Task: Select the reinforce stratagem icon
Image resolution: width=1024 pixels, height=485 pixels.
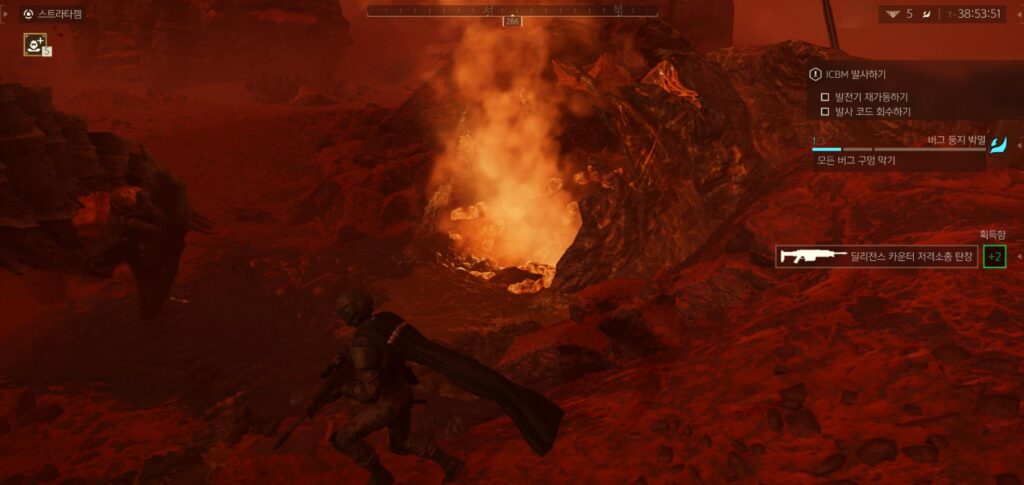Action: (37, 44)
